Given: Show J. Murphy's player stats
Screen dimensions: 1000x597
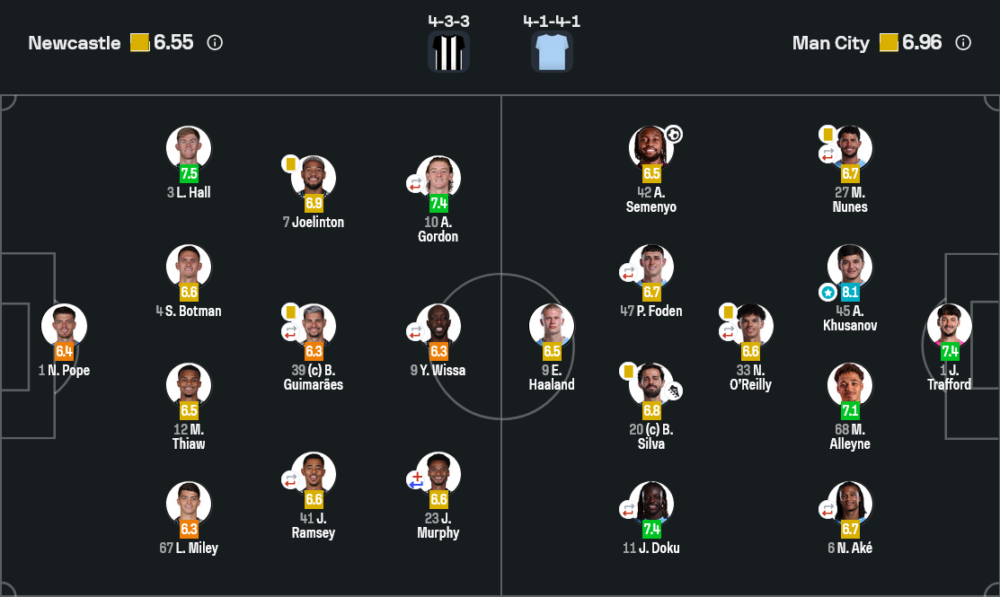Looking at the screenshot, I should coord(438,474).
